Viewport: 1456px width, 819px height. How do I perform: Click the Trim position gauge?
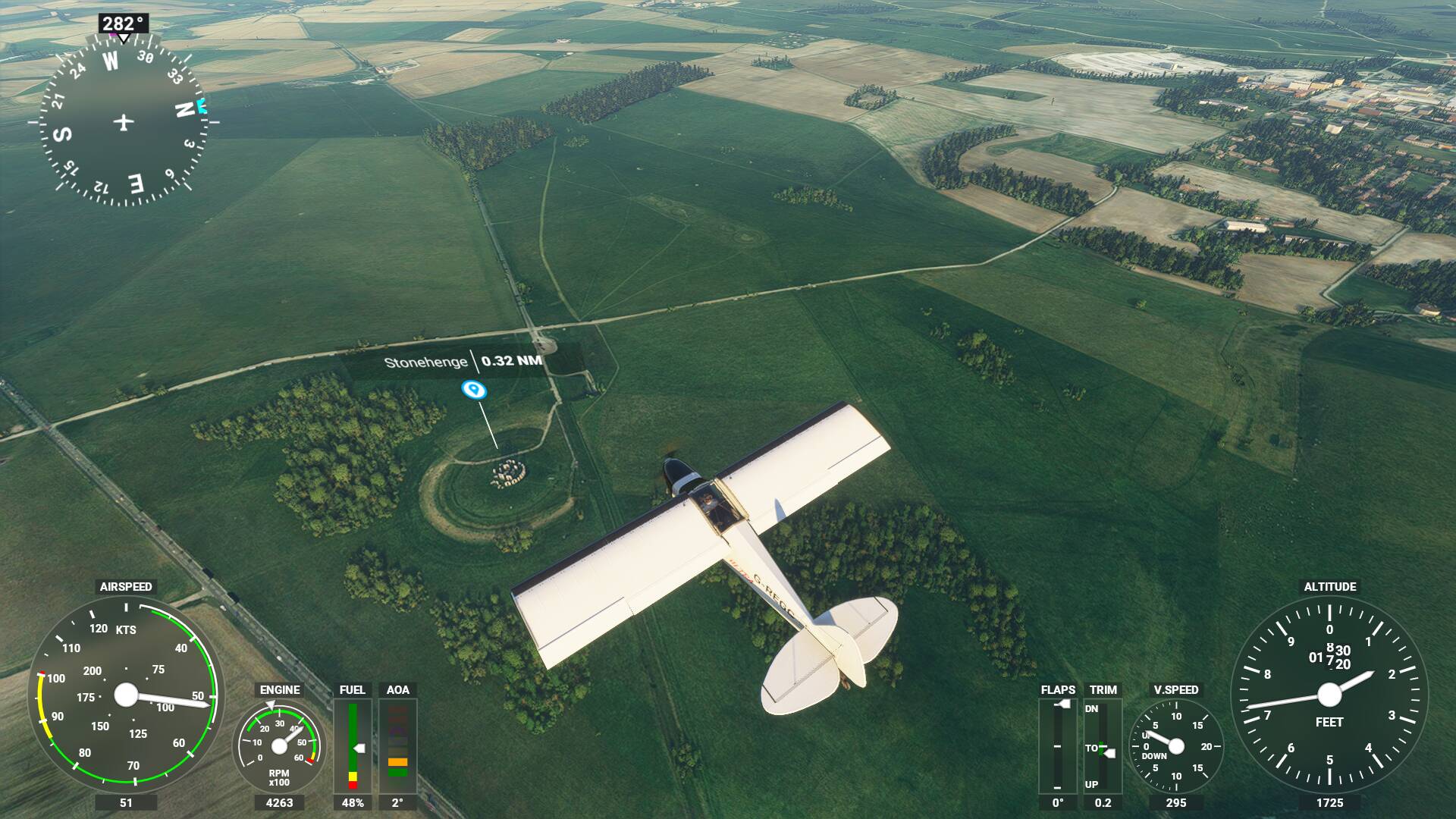coord(1103,745)
